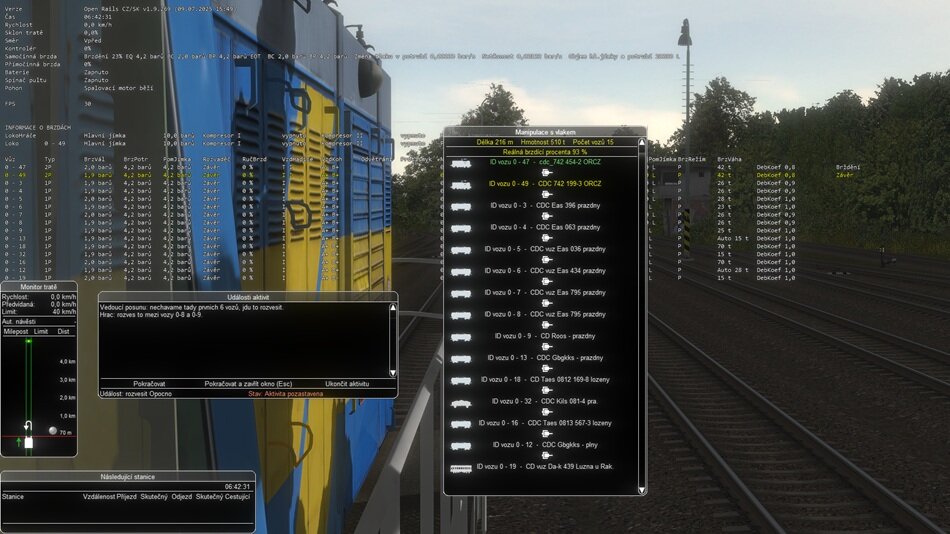This screenshot has height=534, width=950.
Task: Choose tank wagon CD Taes 0812 169-8
Action: tap(547, 380)
